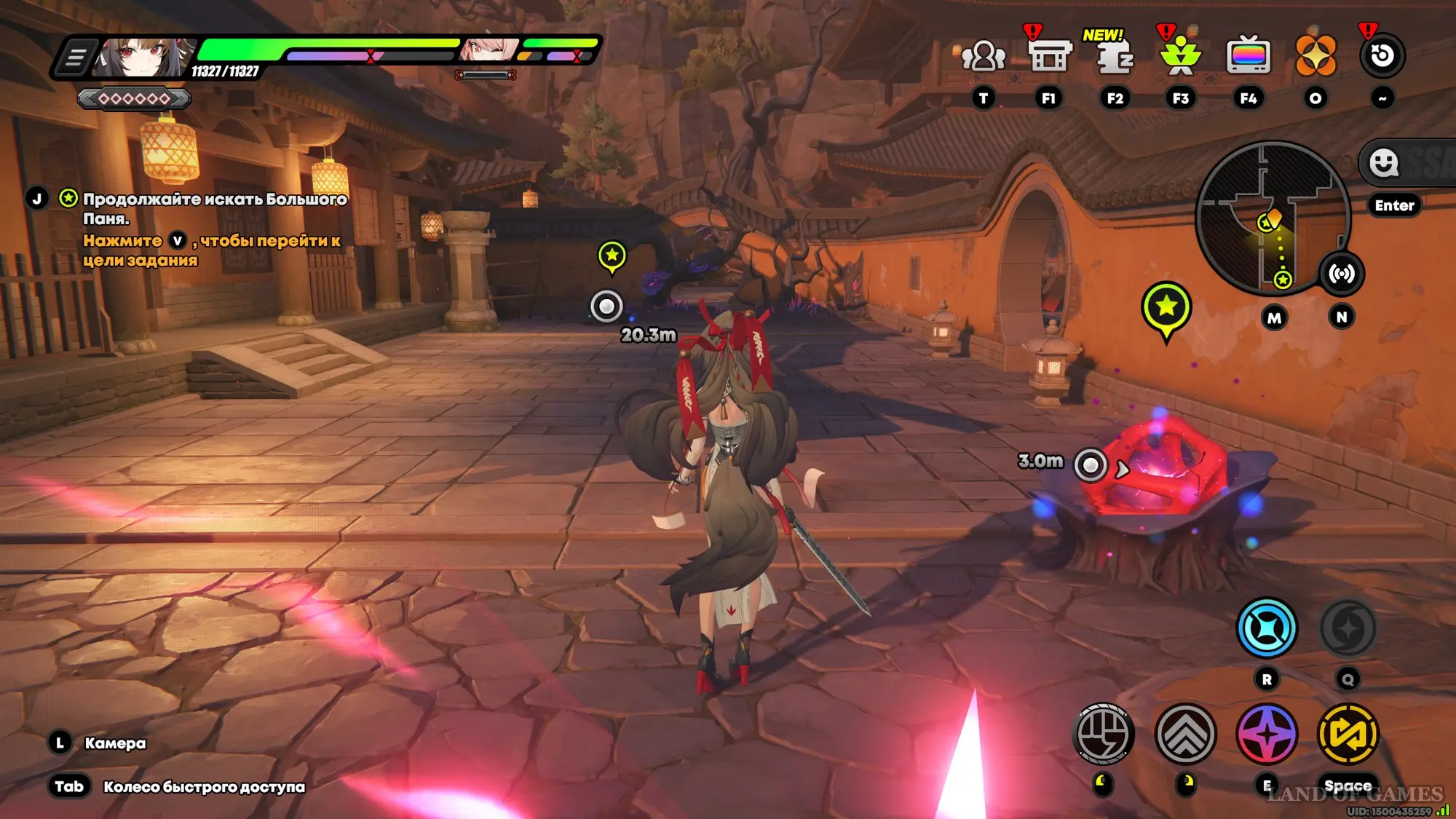
Task: Open the smiley face chat tab
Action: coord(1383,162)
